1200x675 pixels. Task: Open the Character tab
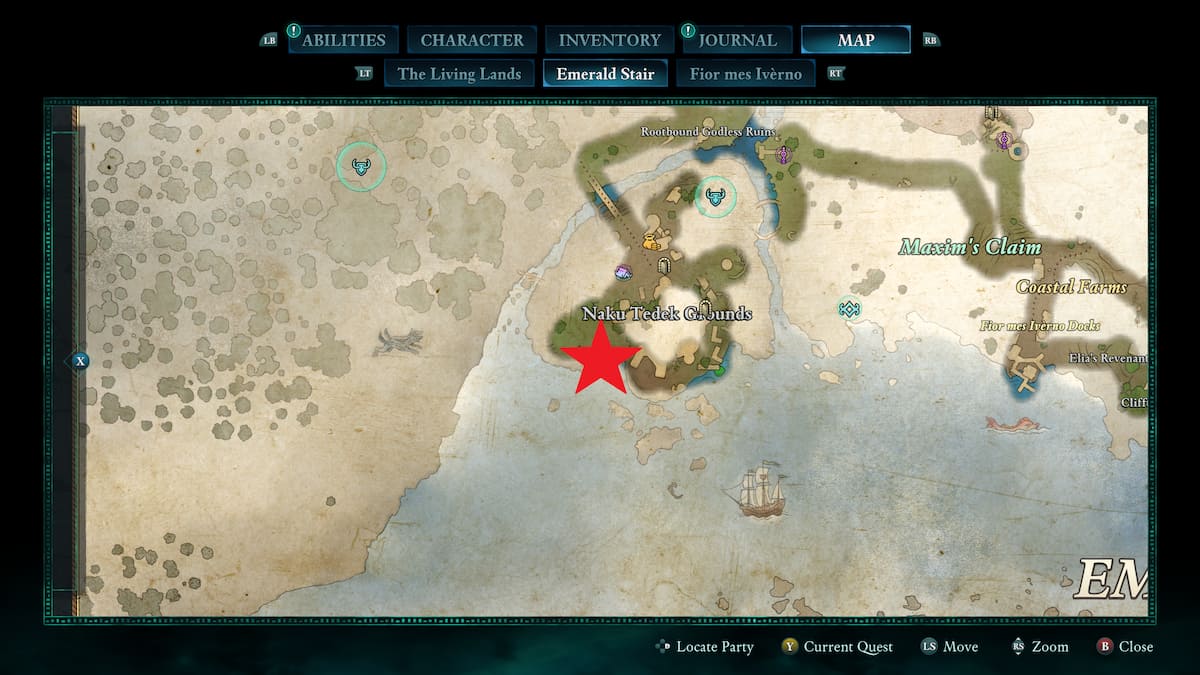point(472,40)
